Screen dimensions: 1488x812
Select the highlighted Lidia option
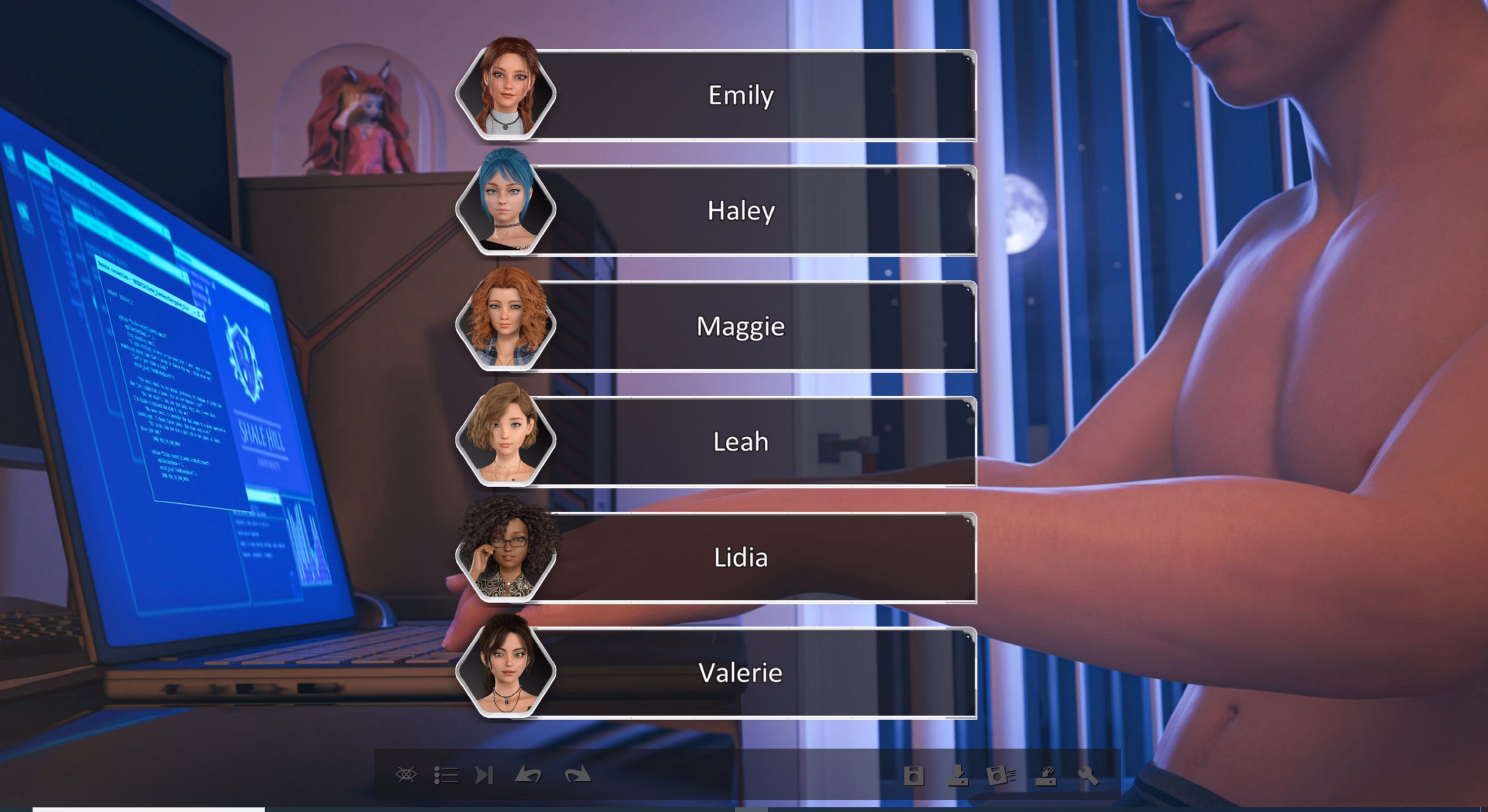(741, 557)
